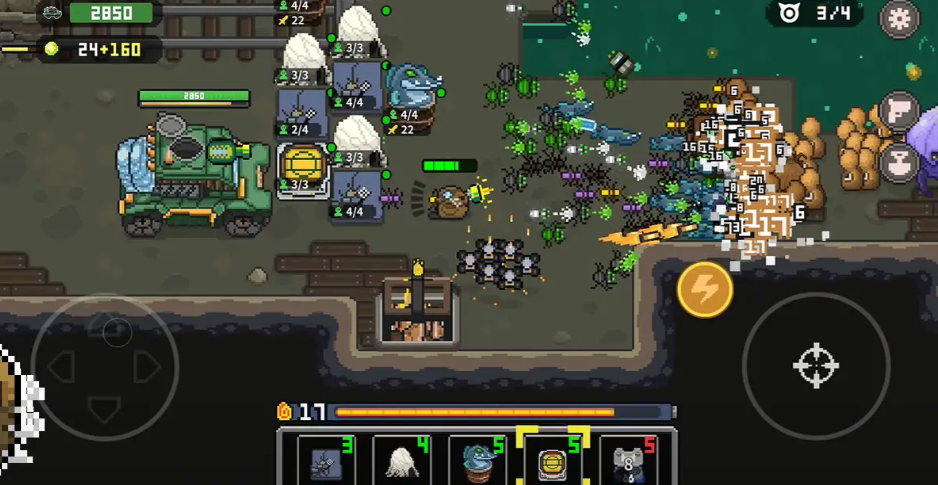
Task: Tap the crosshair fire button
Action: click(x=815, y=366)
